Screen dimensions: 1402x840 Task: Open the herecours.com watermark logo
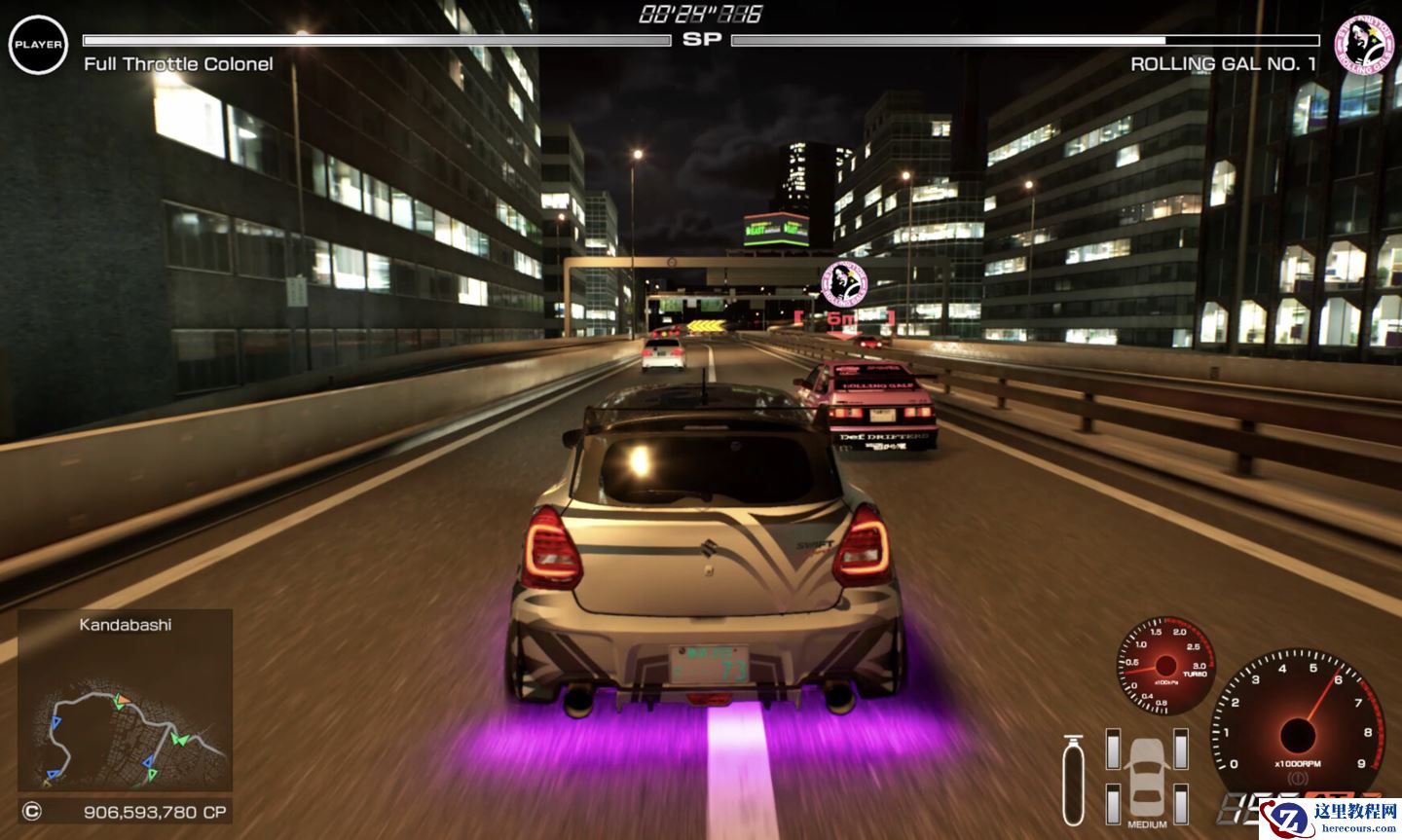click(x=1331, y=817)
